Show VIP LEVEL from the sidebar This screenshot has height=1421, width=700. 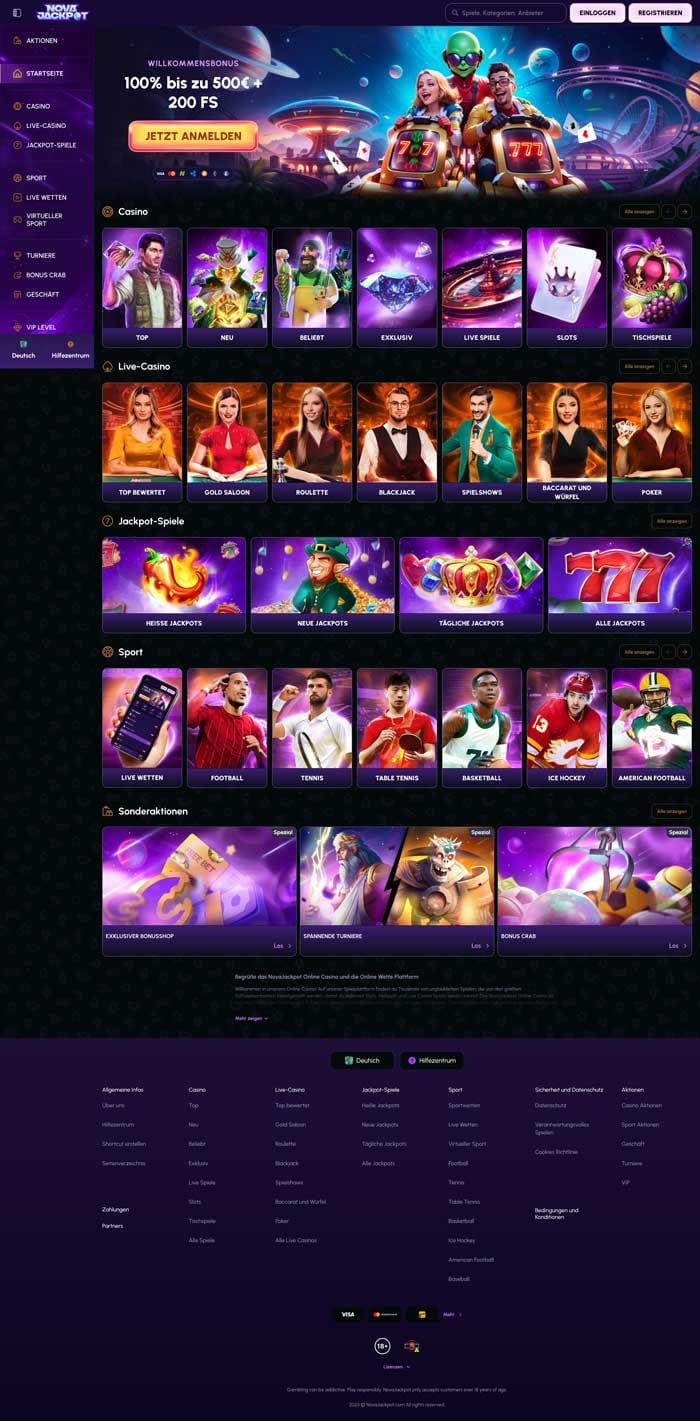(42, 327)
